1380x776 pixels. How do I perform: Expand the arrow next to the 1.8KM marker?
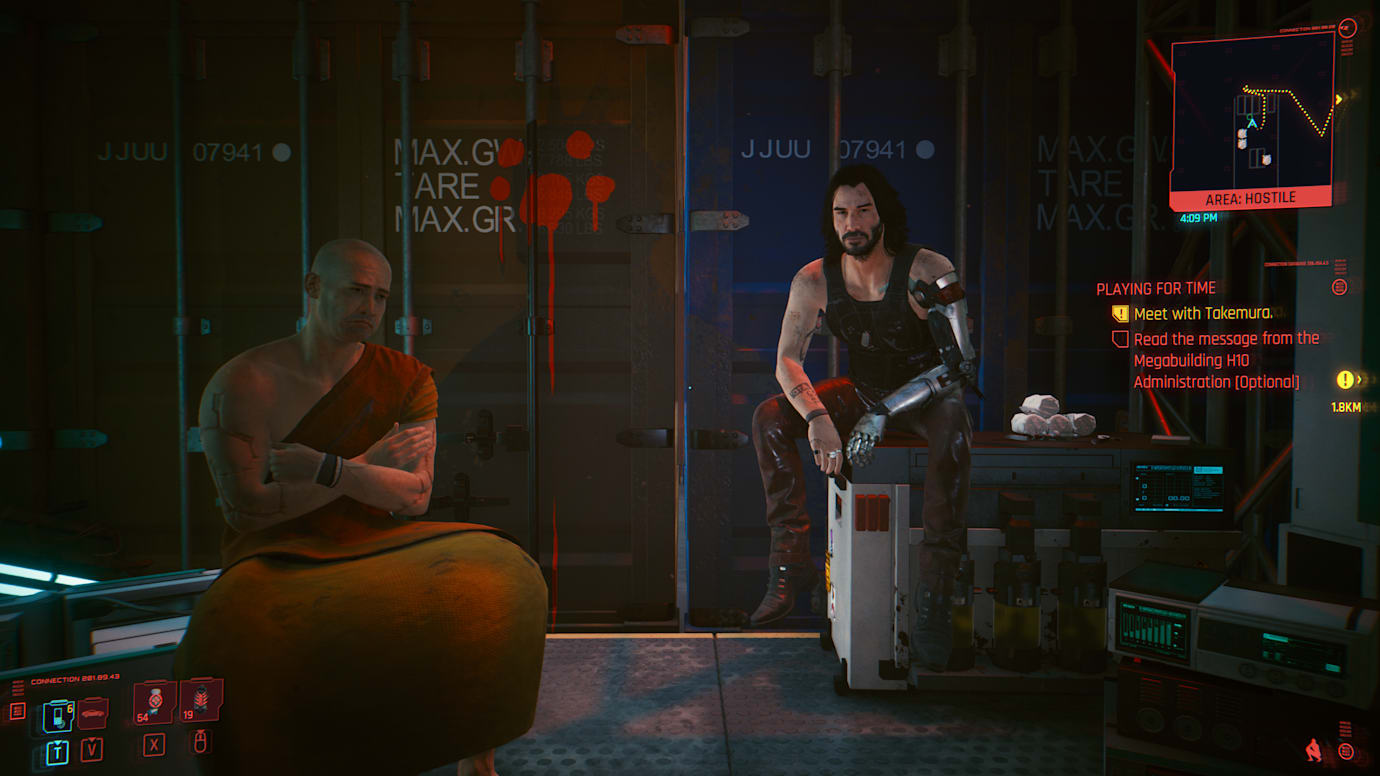1360,379
